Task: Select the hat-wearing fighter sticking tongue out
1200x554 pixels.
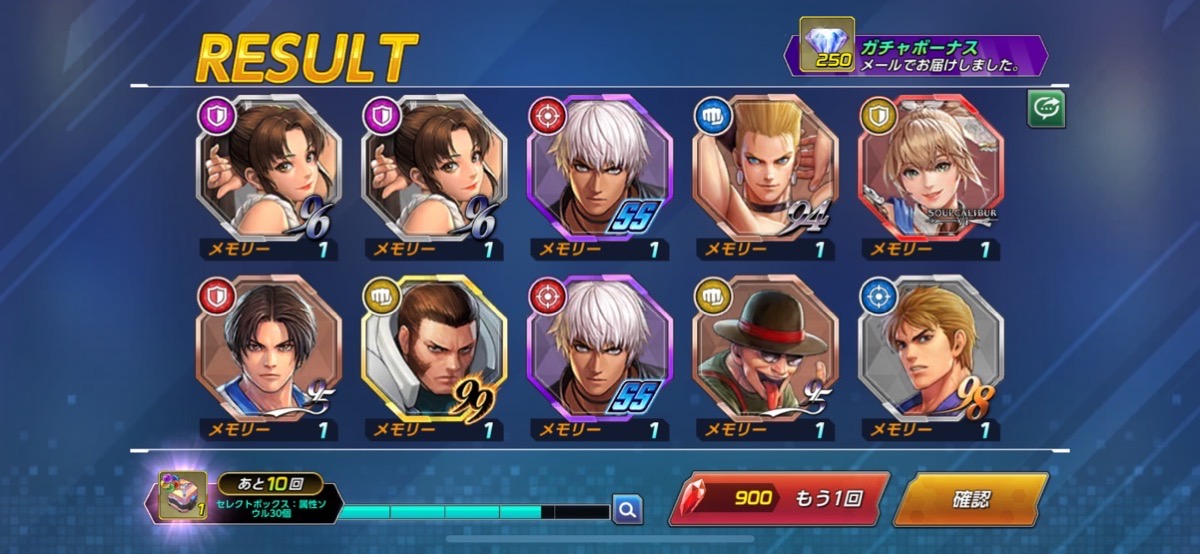Action: [x=766, y=349]
